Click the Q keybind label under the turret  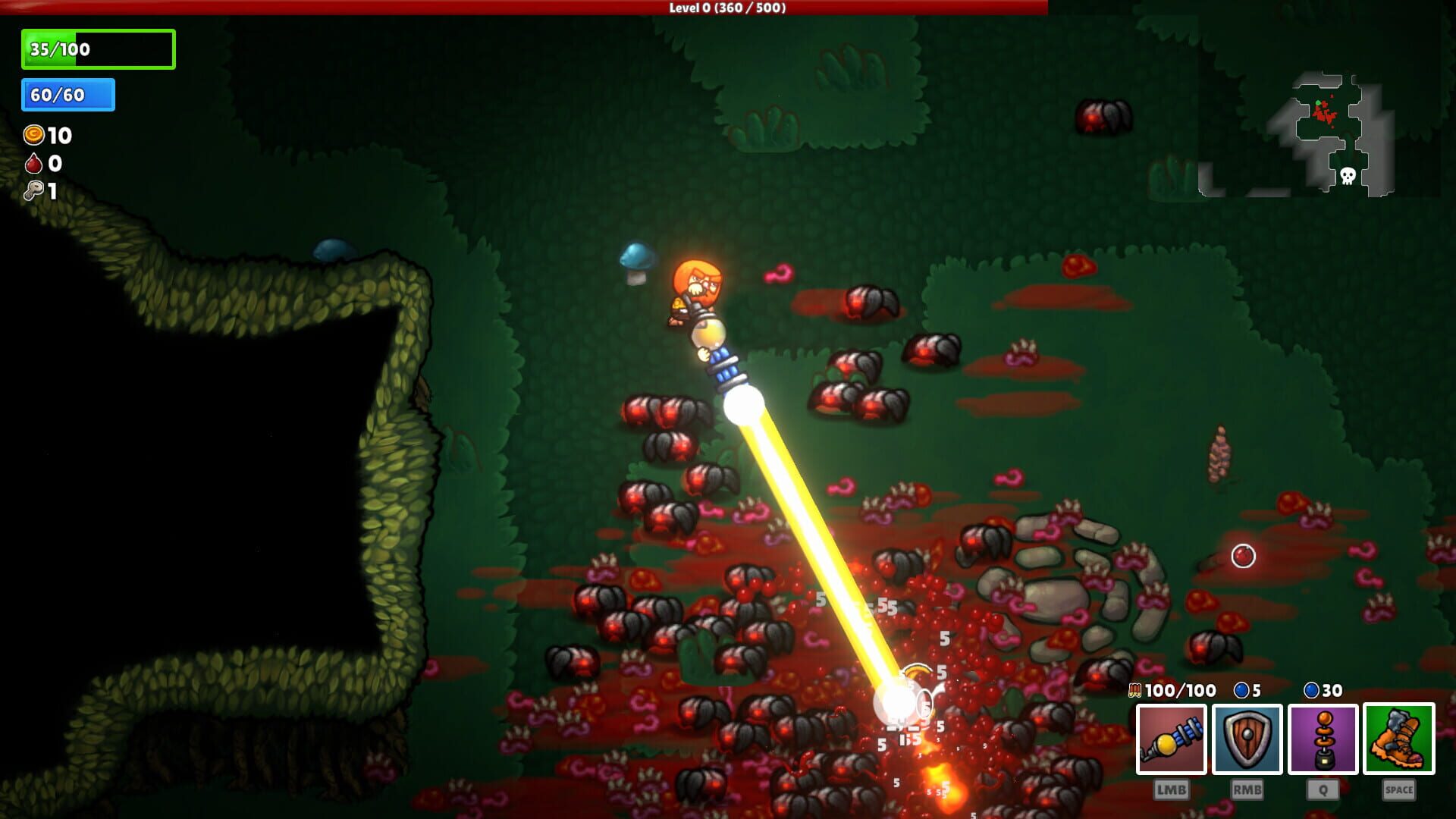click(1323, 789)
